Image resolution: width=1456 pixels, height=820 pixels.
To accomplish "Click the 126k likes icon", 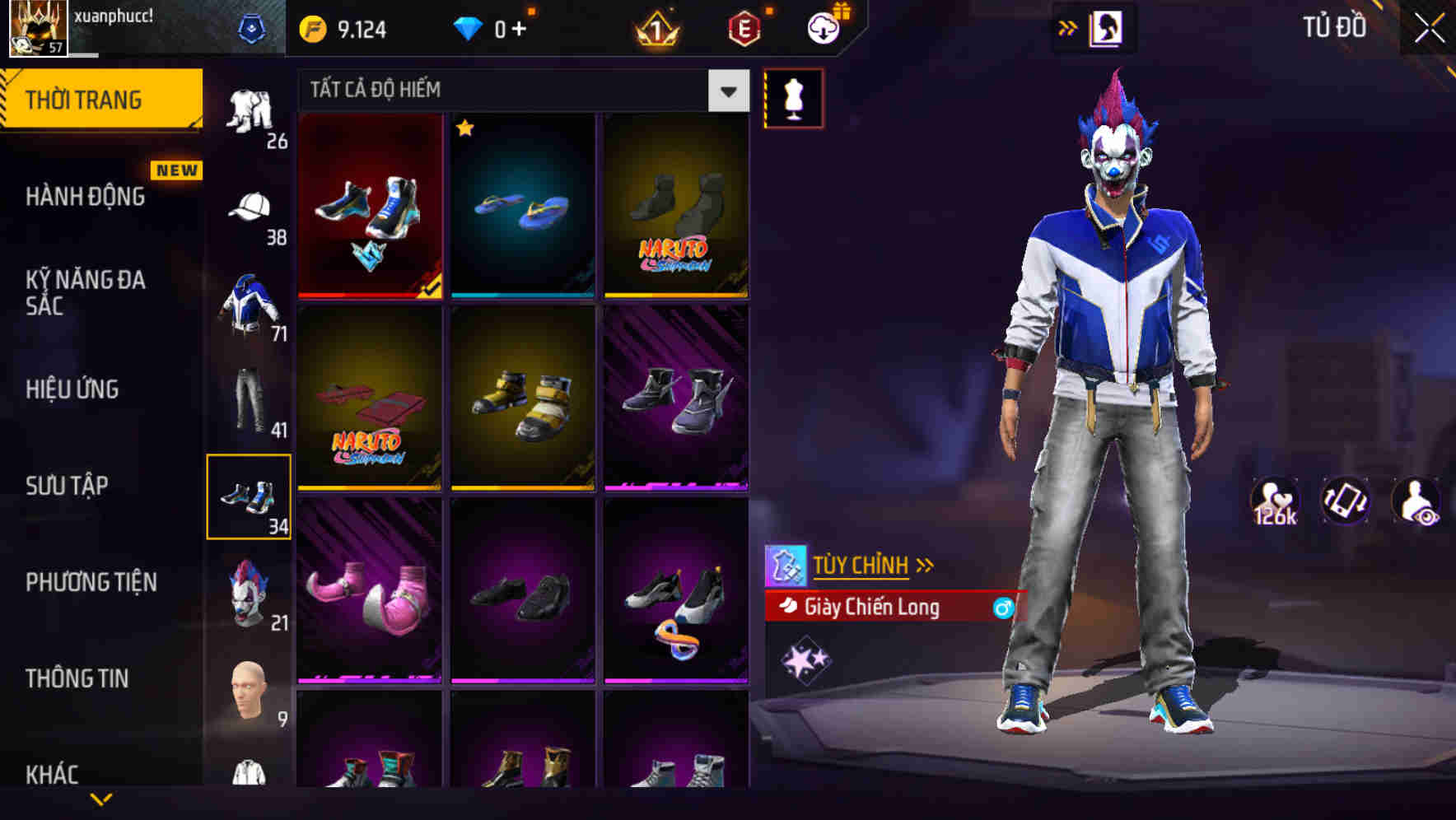I will click(1276, 502).
